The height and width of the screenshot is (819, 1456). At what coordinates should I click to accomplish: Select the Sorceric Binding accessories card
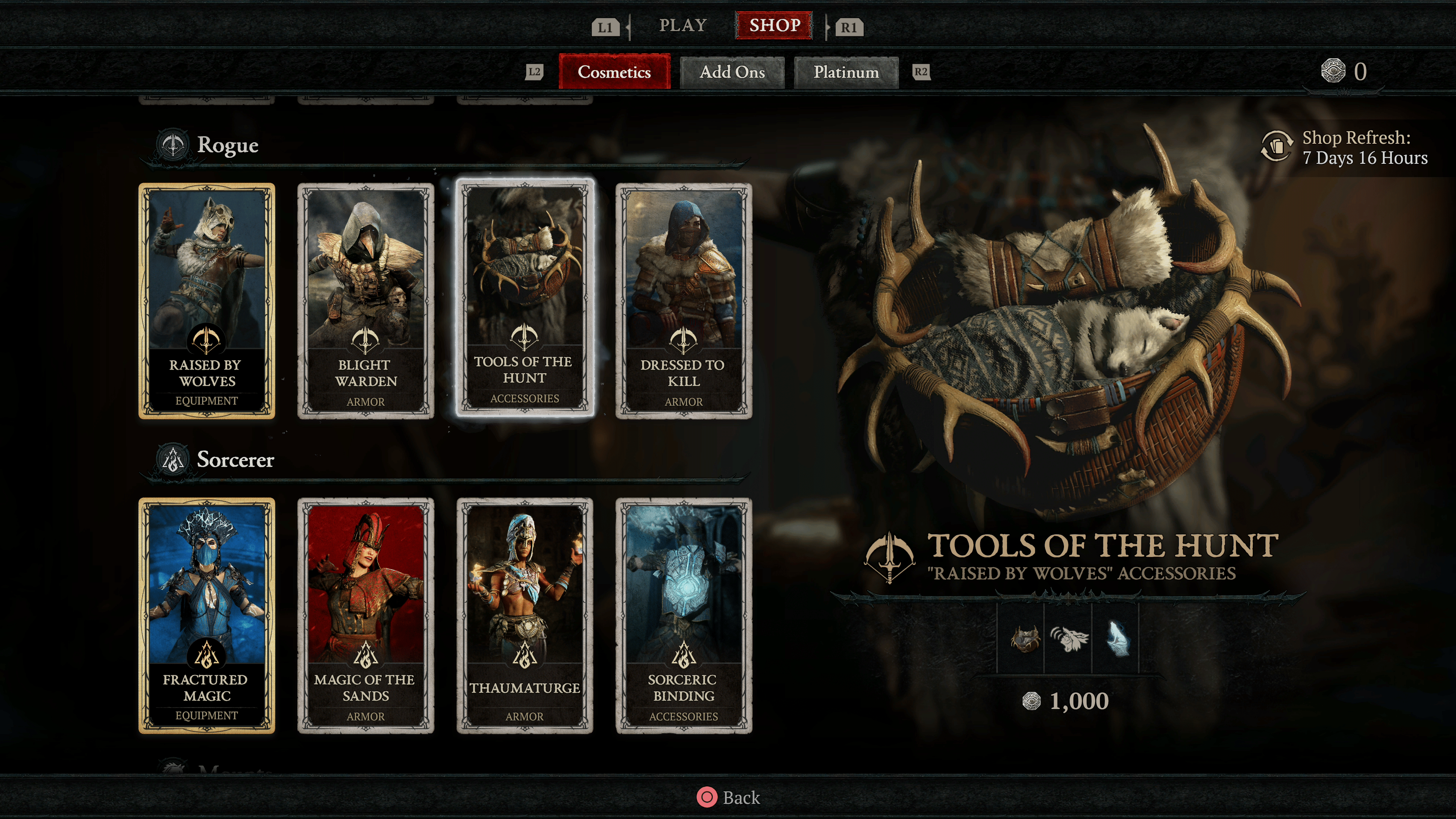coord(683,615)
